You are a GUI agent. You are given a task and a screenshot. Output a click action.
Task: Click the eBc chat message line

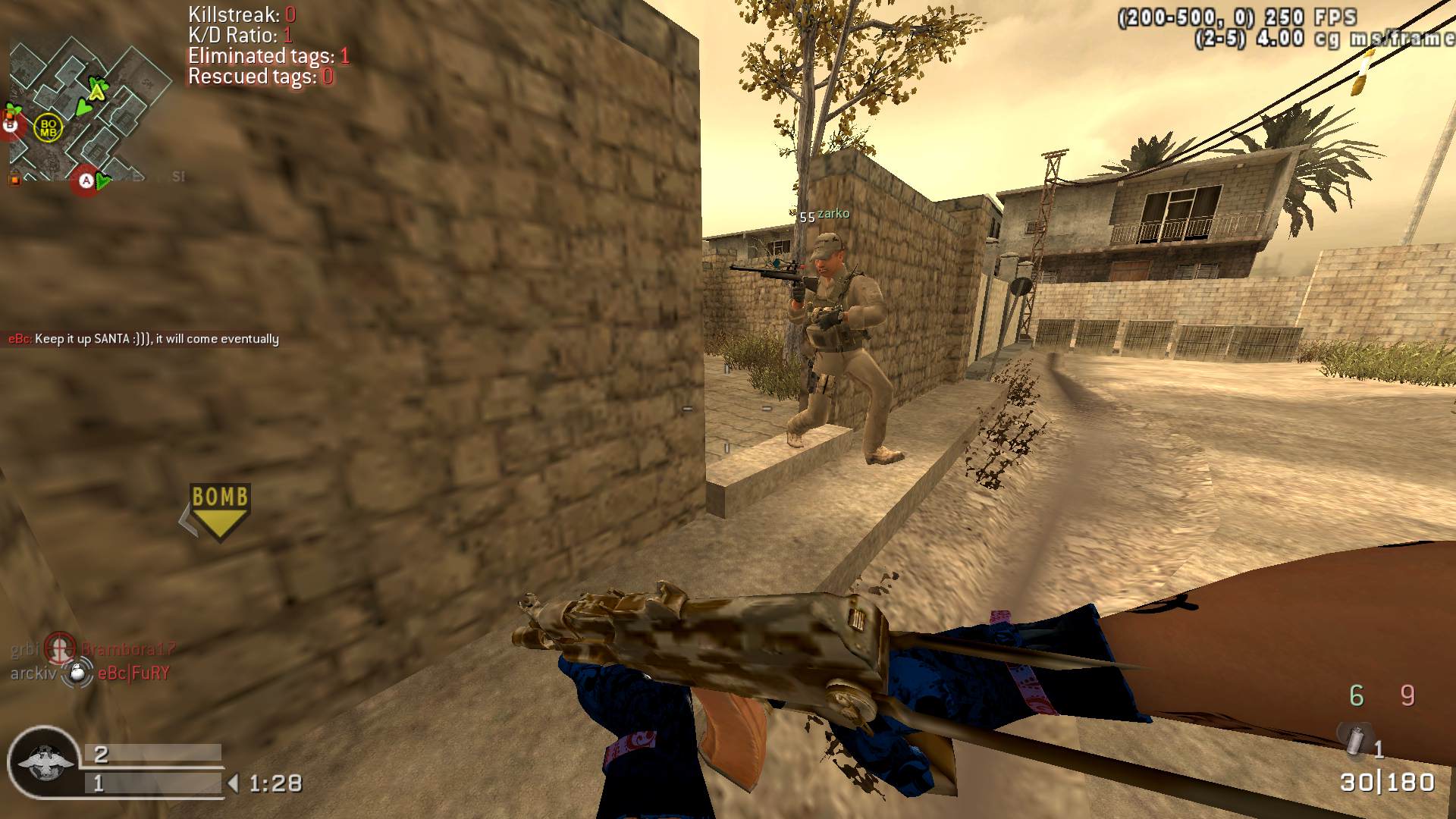click(144, 339)
